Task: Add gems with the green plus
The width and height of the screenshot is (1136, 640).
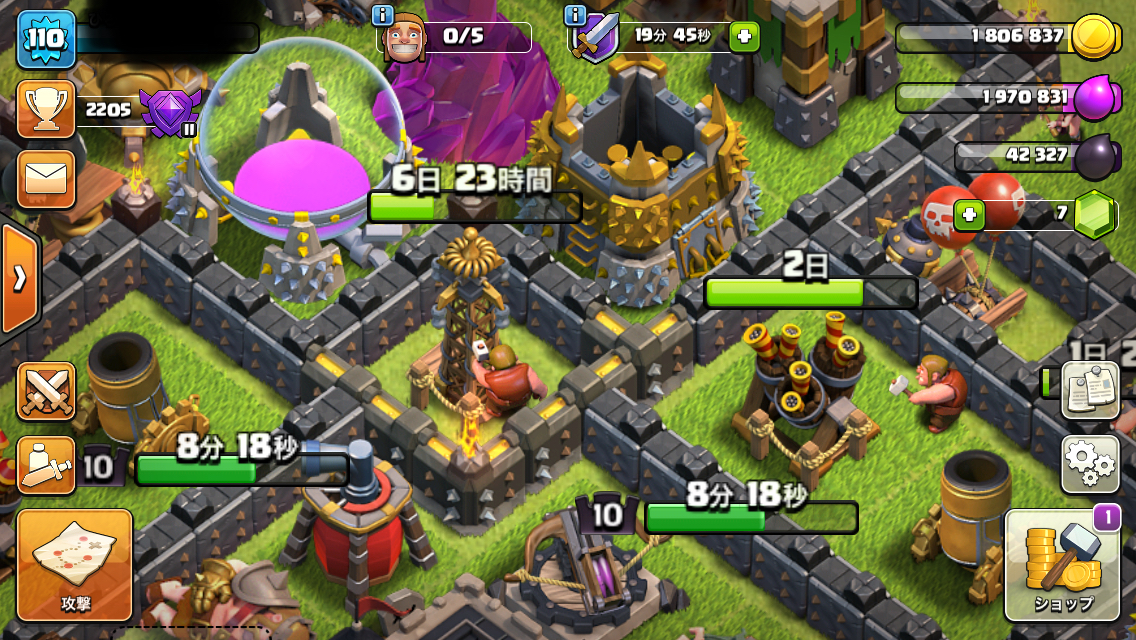Action: pyautogui.click(x=968, y=214)
